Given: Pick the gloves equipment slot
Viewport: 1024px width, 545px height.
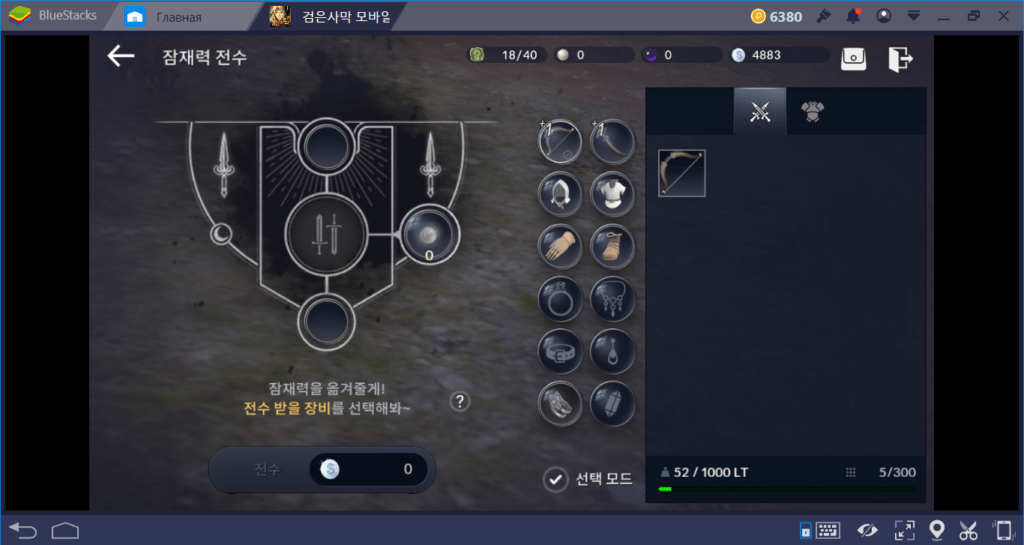Looking at the screenshot, I should pos(560,245).
